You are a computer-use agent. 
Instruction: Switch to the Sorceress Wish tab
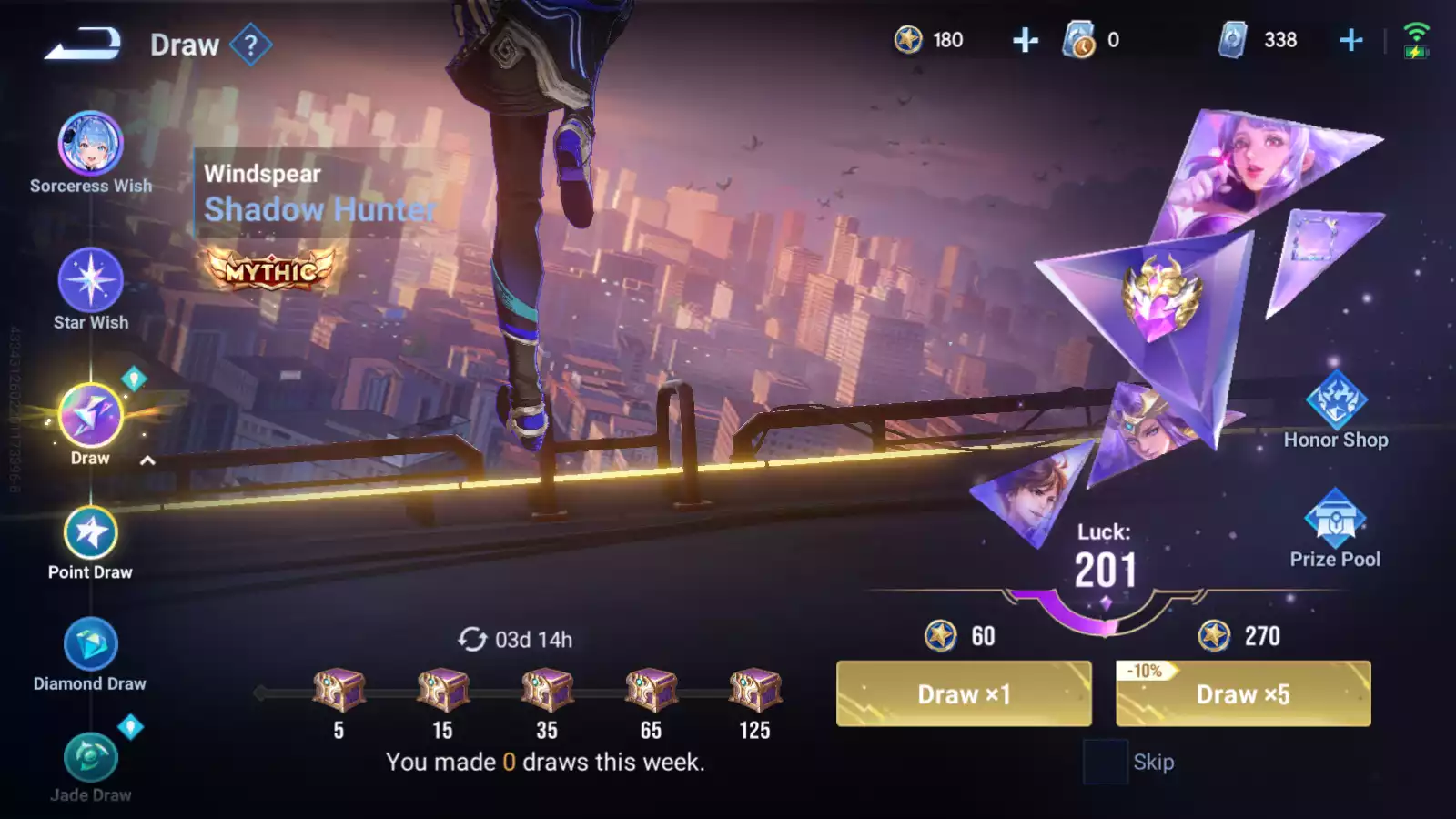point(90,144)
